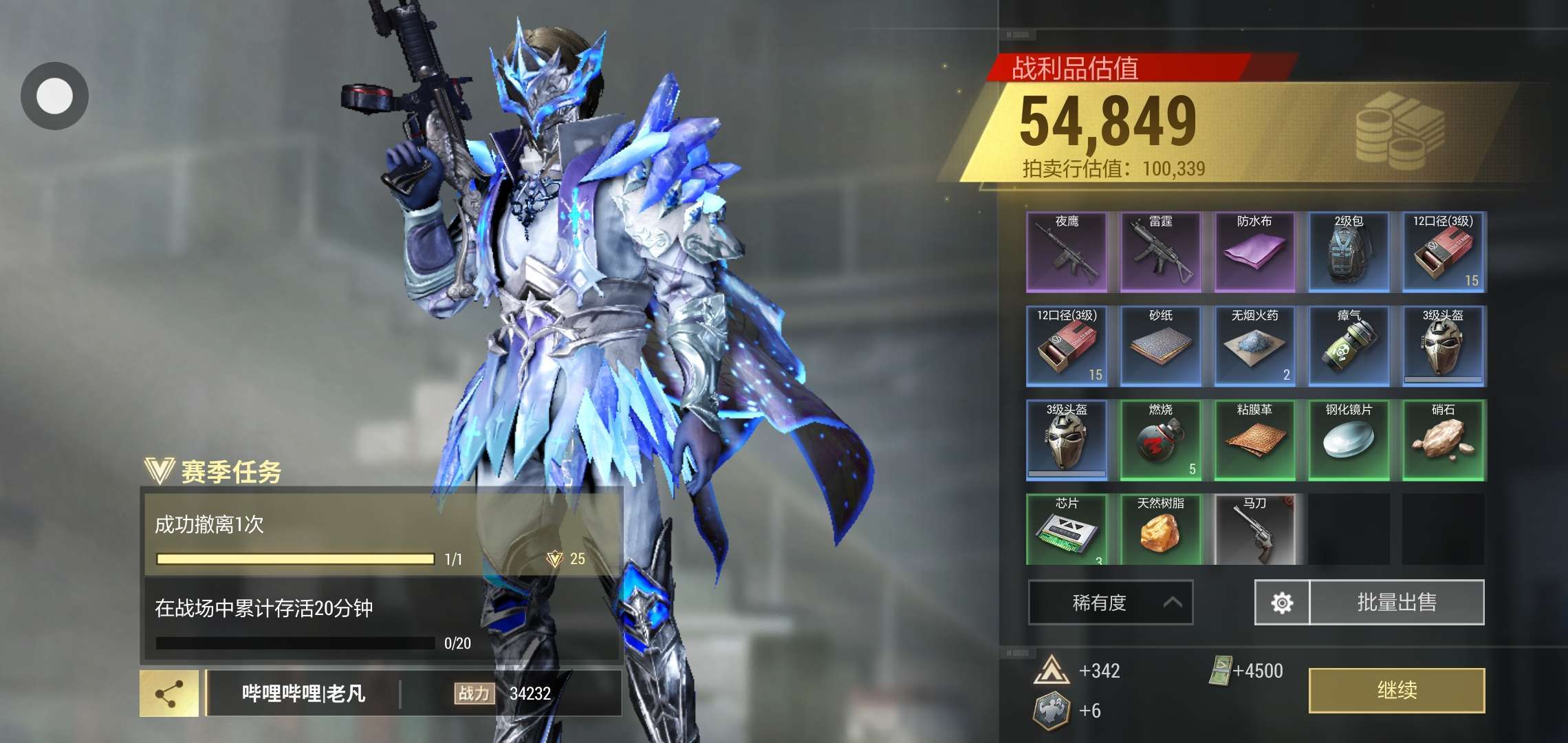Select the 夜鹰 rifle slot

[x=1067, y=252]
